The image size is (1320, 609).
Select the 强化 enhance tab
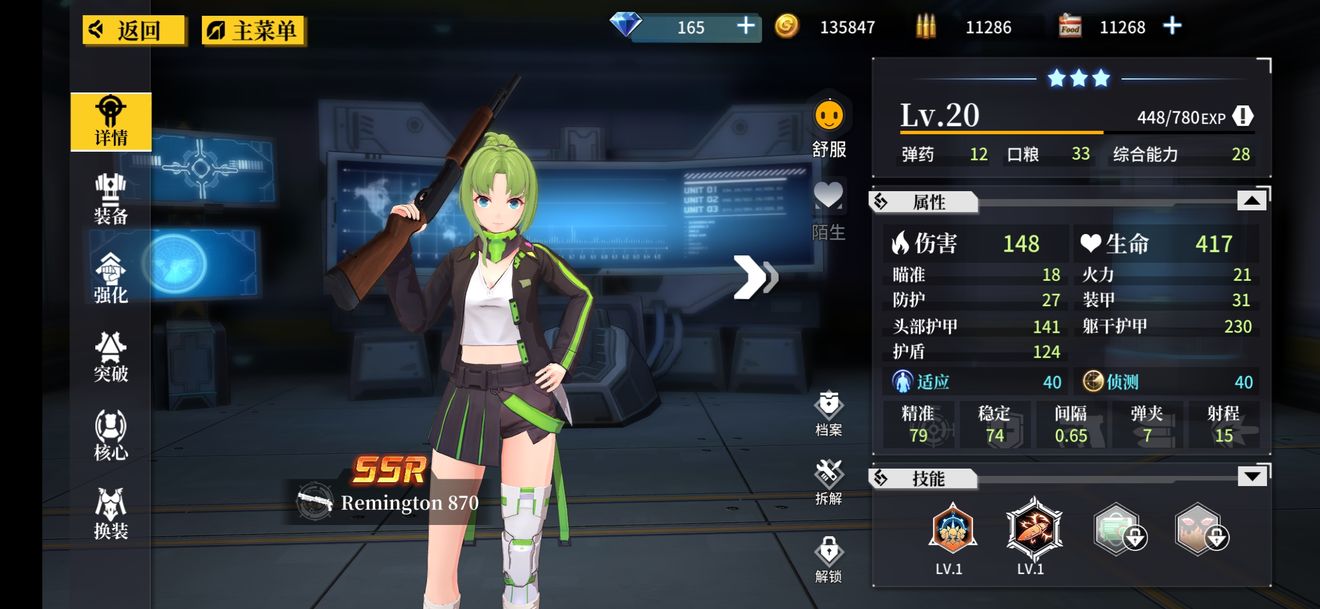(111, 278)
